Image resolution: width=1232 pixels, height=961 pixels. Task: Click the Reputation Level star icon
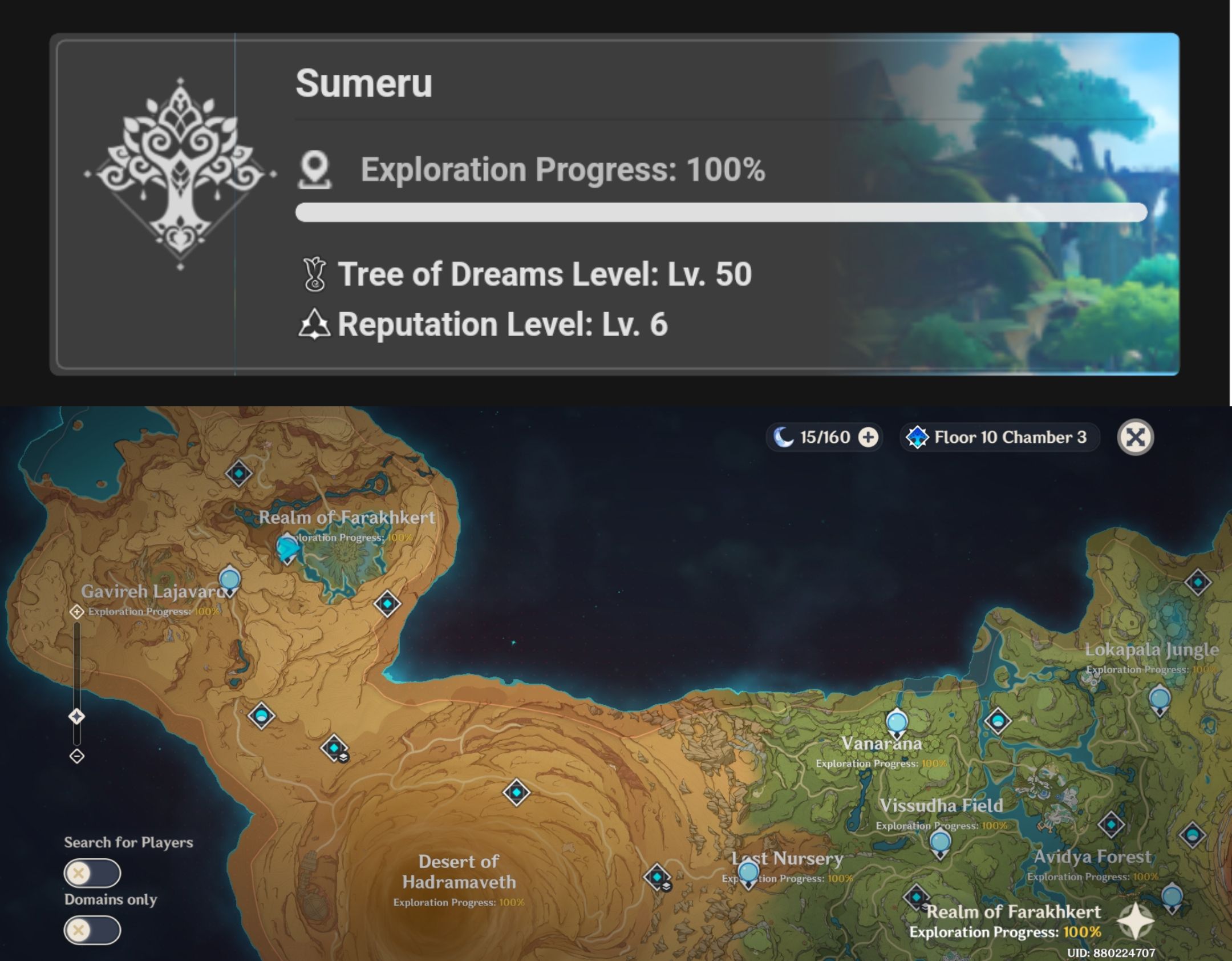pos(313,324)
